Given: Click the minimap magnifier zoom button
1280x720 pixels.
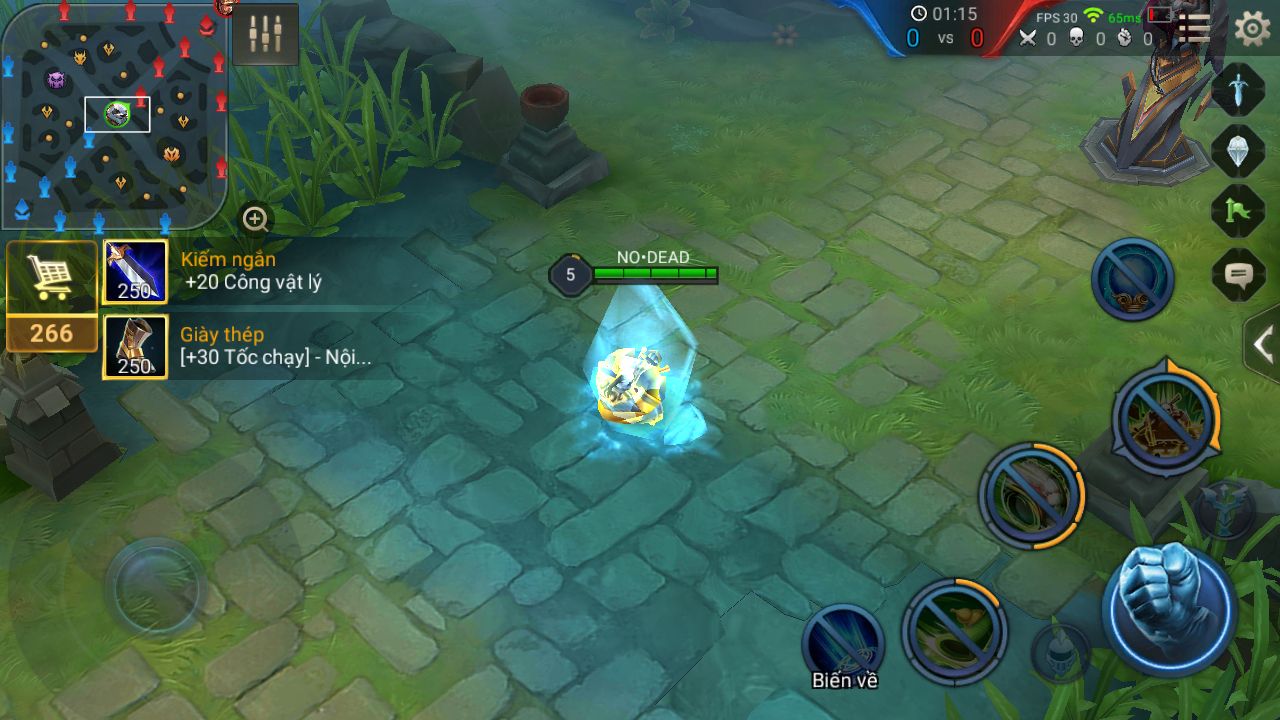Looking at the screenshot, I should 255,218.
